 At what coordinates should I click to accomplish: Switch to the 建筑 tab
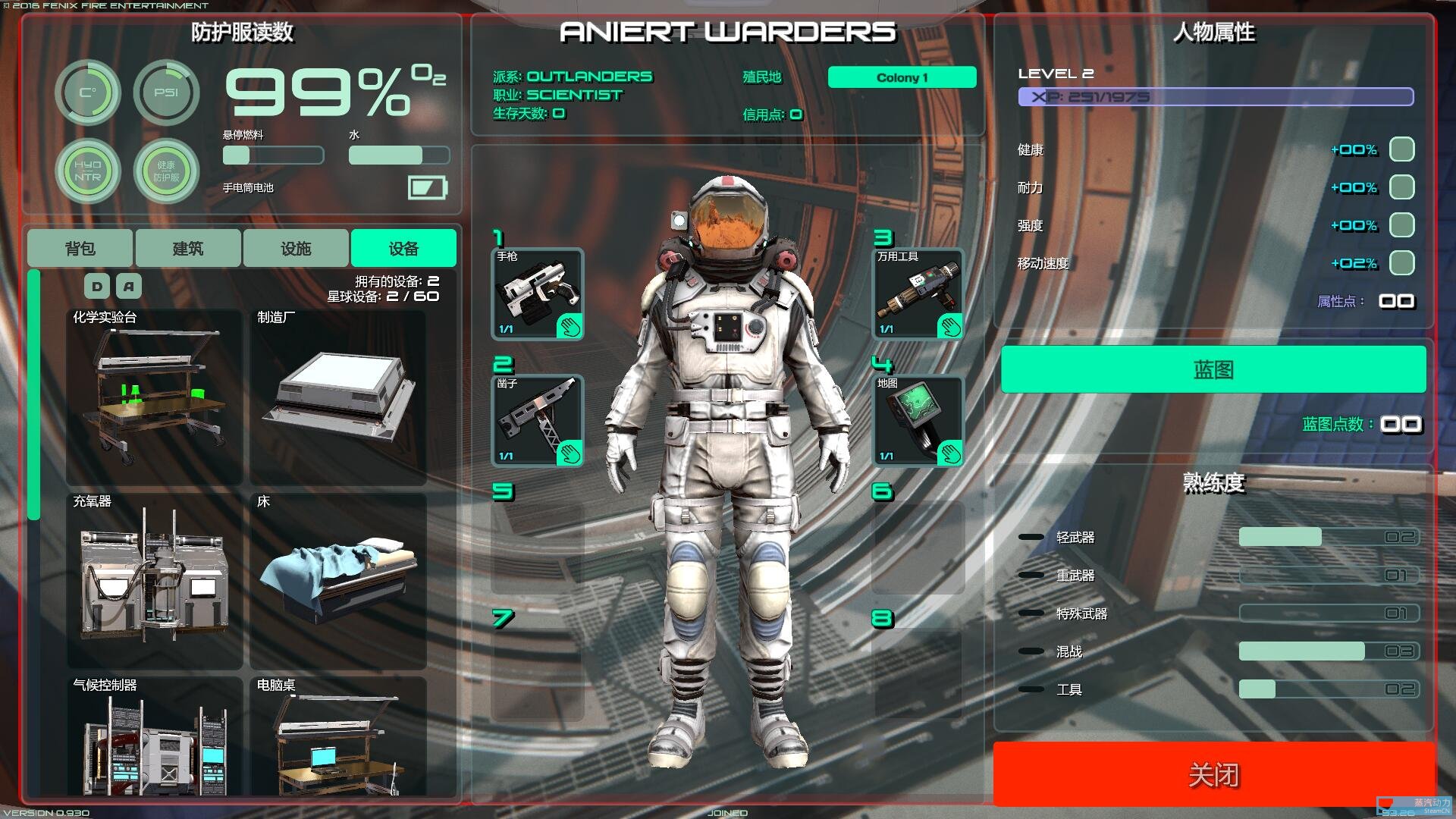(x=187, y=247)
